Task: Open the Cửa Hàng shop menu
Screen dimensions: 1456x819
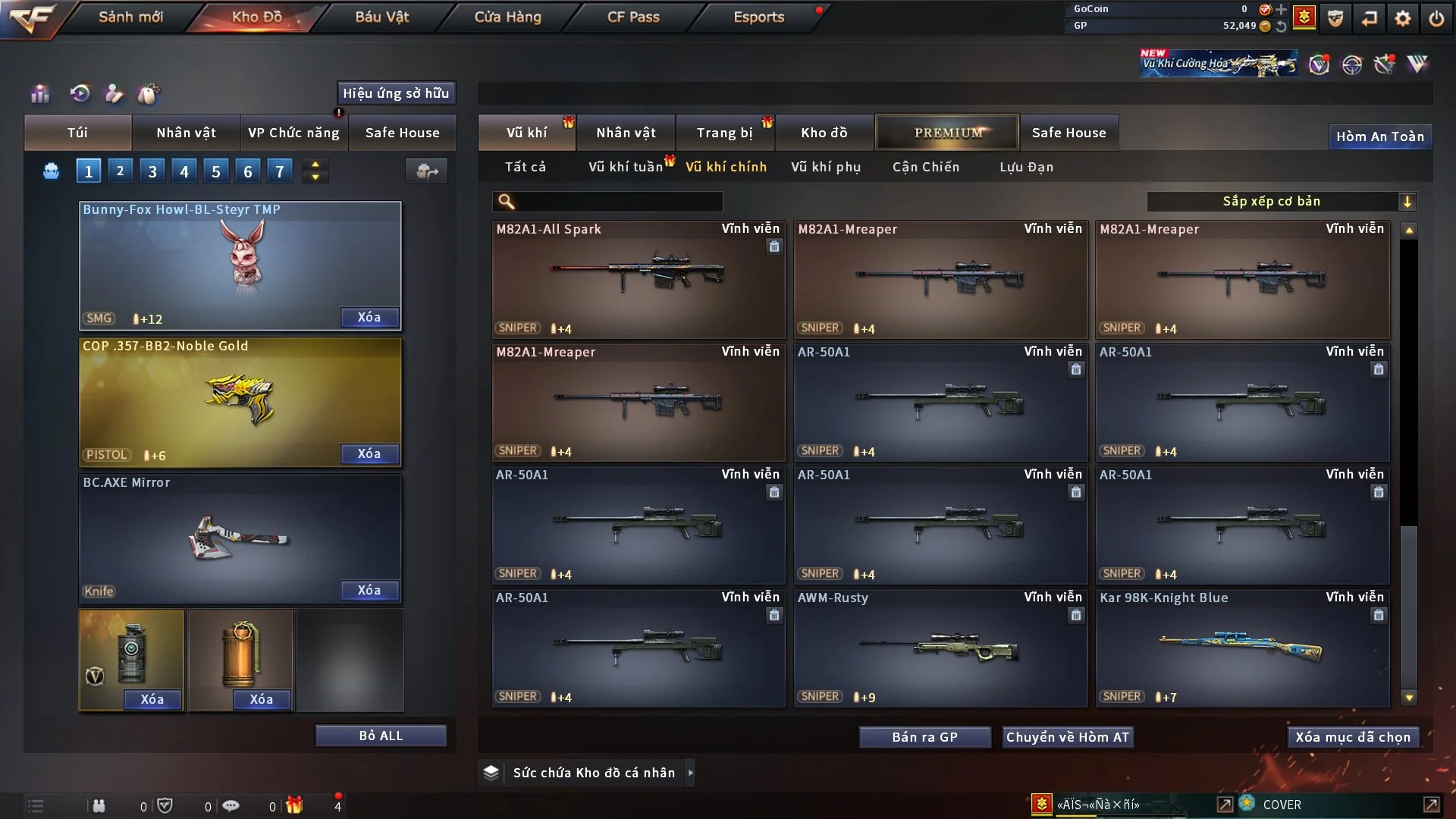Action: [507, 17]
